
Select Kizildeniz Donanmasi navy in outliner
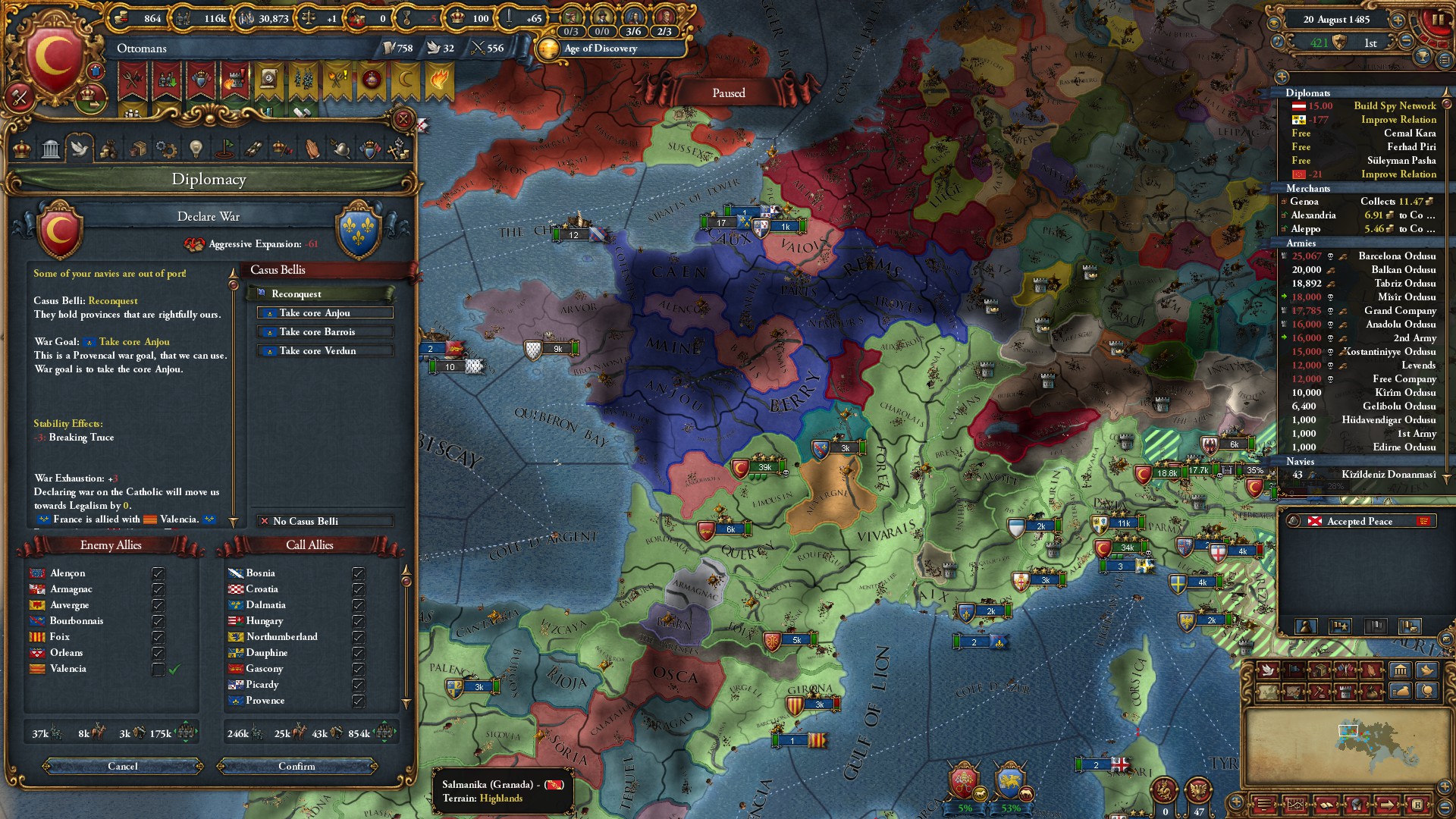point(1388,474)
